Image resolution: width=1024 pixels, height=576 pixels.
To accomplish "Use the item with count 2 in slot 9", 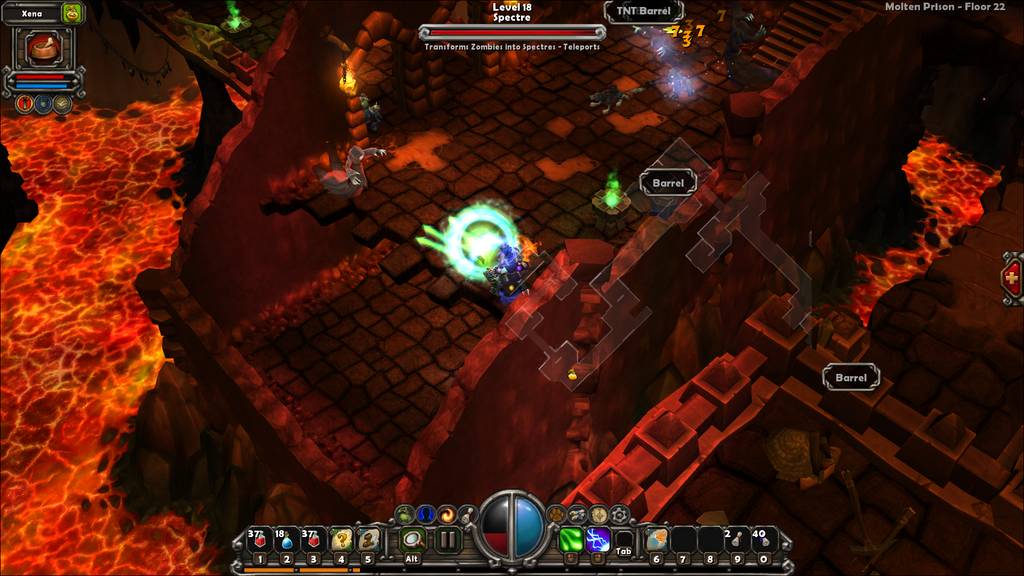I will (x=737, y=540).
